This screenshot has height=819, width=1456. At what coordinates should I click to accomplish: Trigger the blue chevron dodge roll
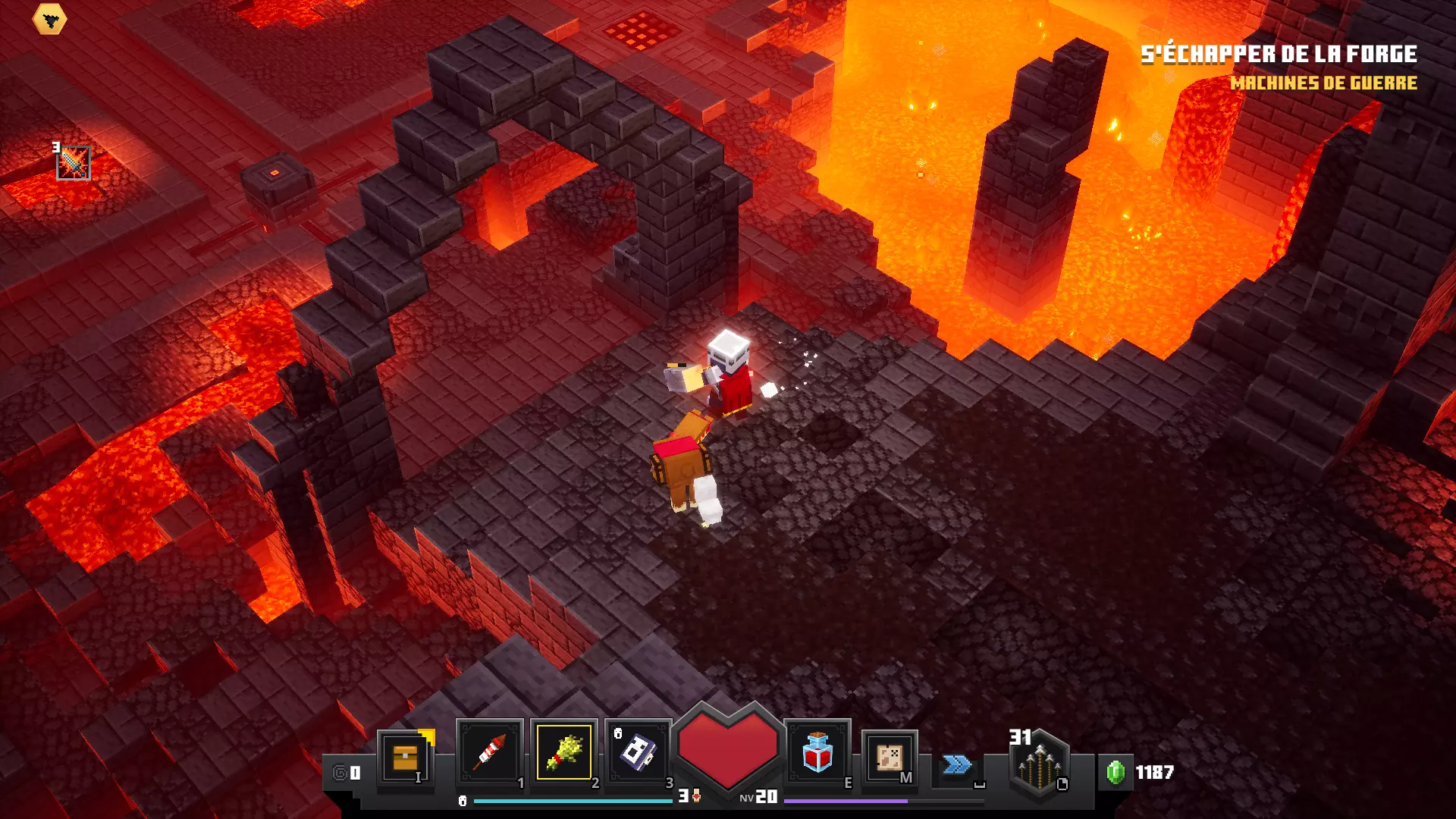[x=957, y=764]
